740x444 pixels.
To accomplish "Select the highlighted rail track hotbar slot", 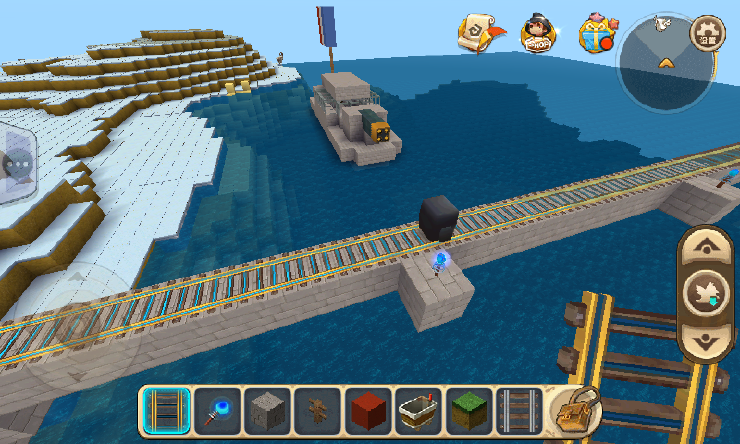I will 165,410.
